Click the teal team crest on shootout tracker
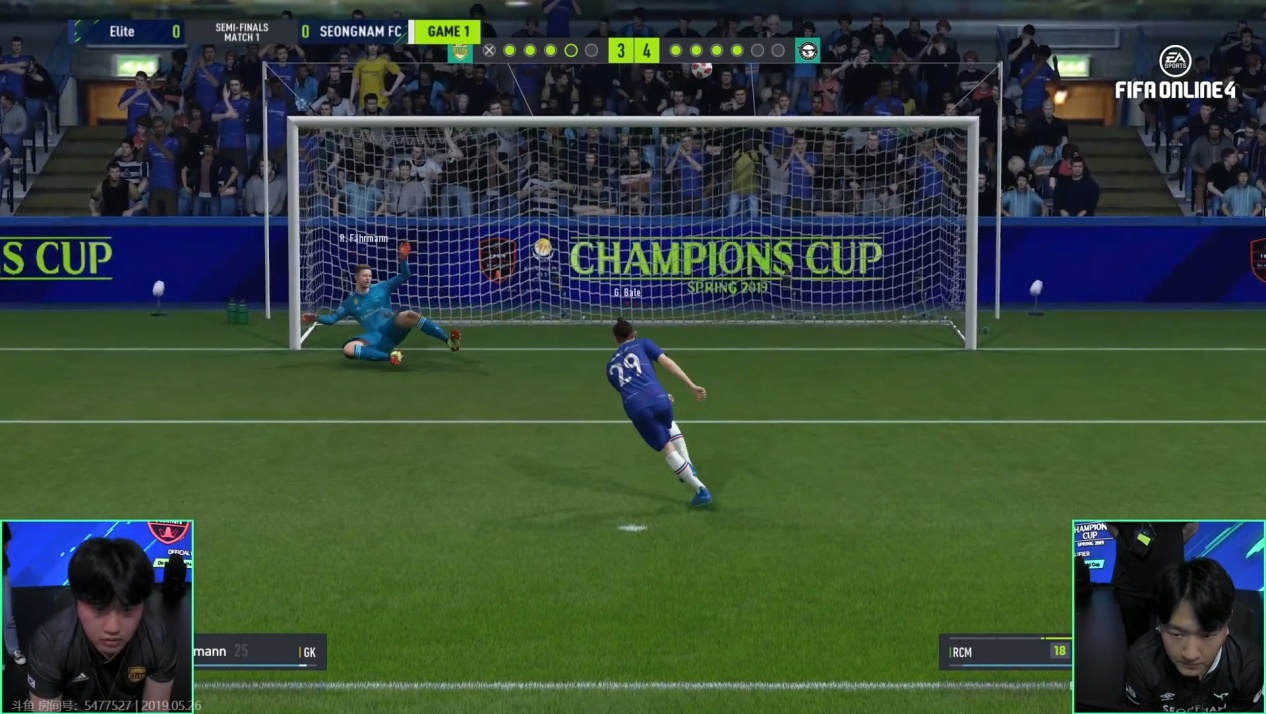1266x714 pixels. coord(807,51)
